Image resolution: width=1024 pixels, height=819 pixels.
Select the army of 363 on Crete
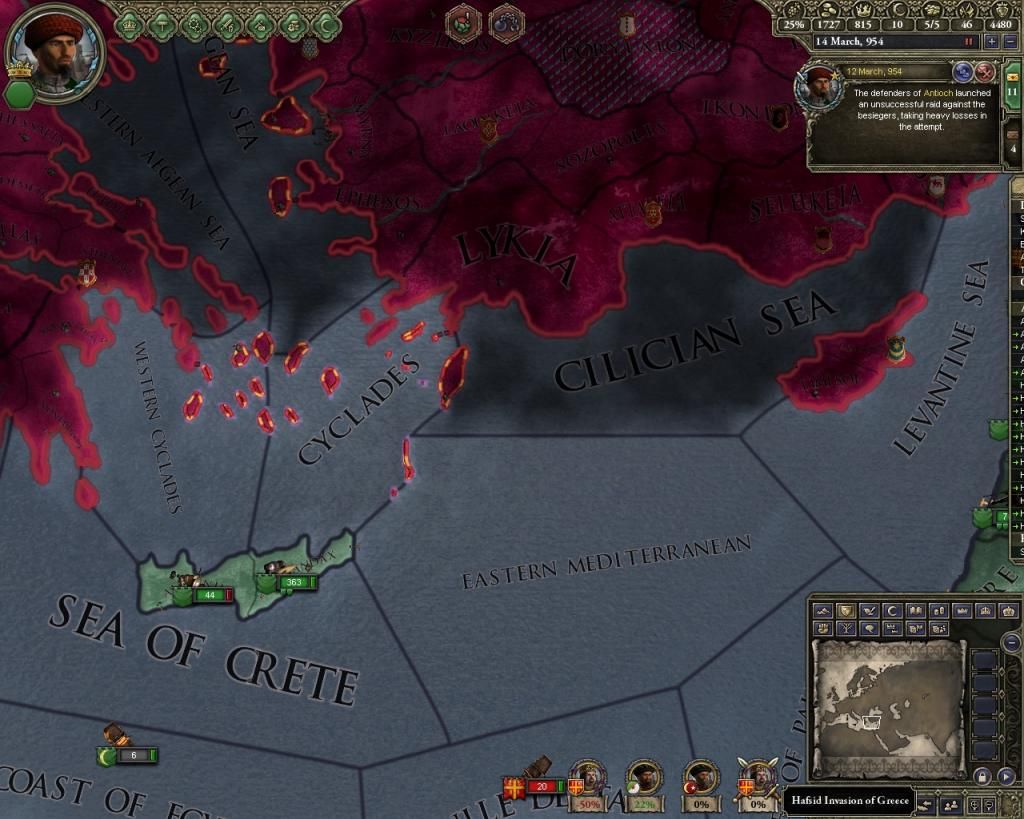coord(294,582)
